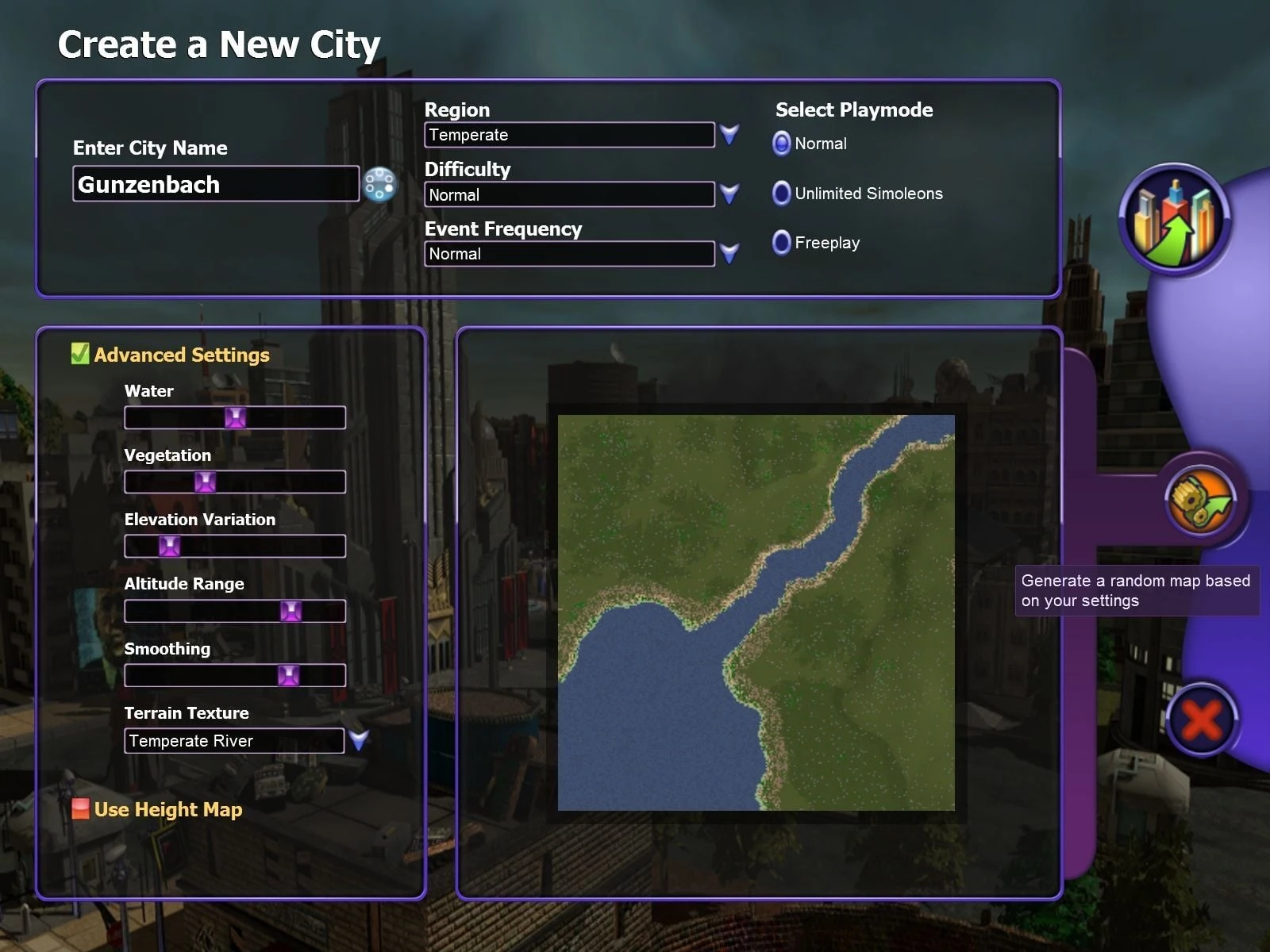Viewport: 1270px width, 952px height.
Task: Start the city with the skyscraper button
Action: 1175,219
